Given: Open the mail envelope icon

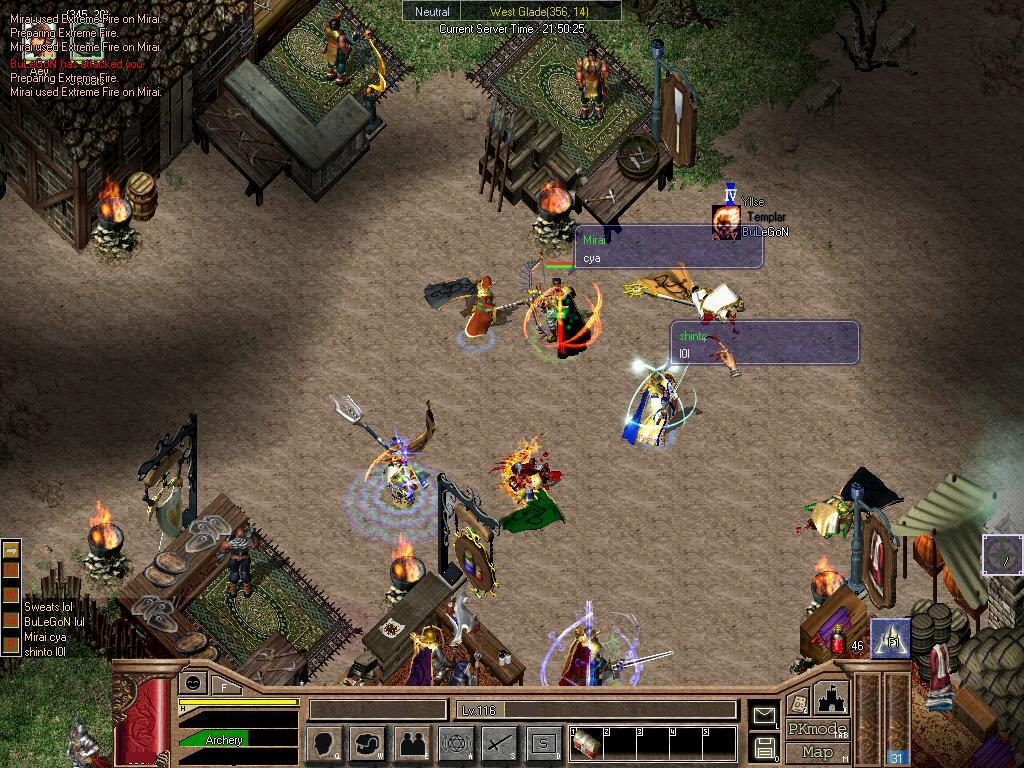Looking at the screenshot, I should [764, 714].
